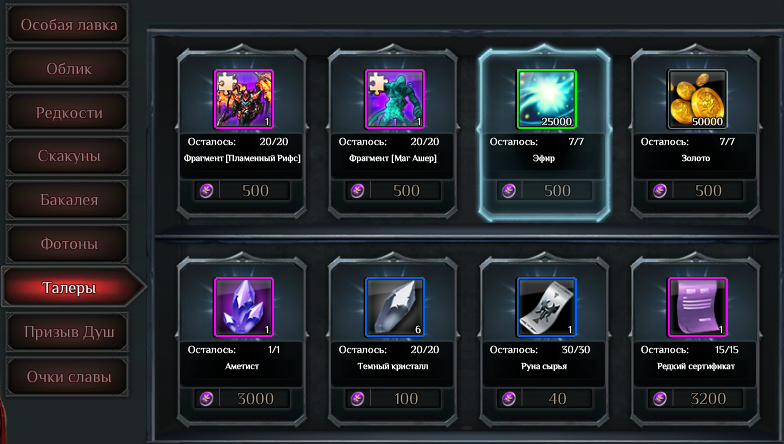Buy Фрагмент Маг Ашер for 500

pyautogui.click(x=393, y=190)
